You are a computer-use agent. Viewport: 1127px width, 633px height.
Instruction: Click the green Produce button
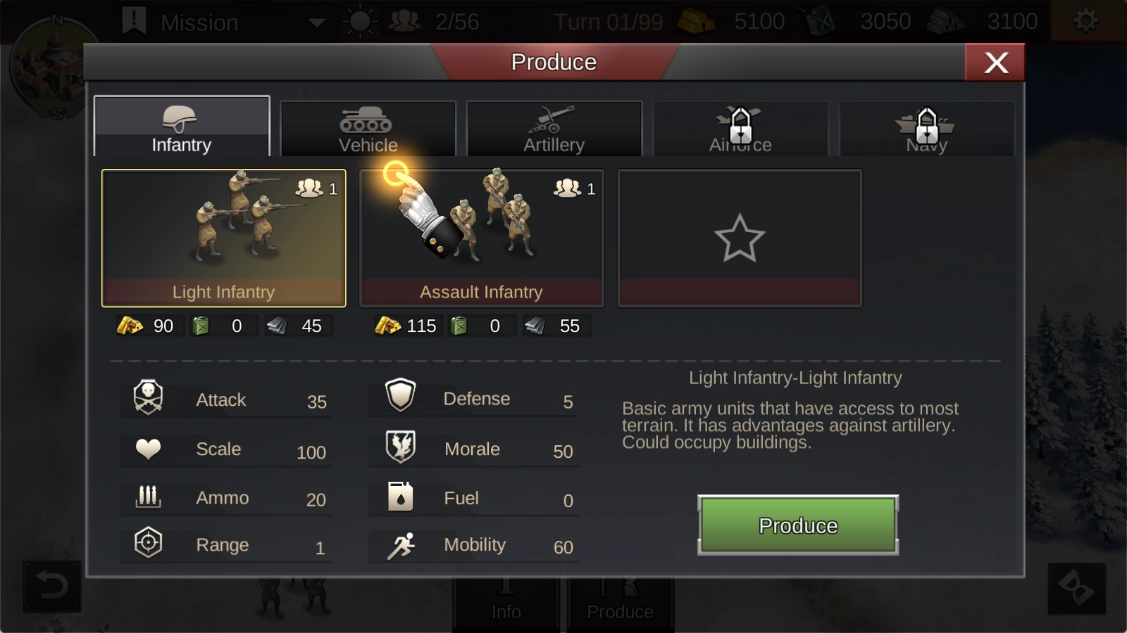coord(797,525)
